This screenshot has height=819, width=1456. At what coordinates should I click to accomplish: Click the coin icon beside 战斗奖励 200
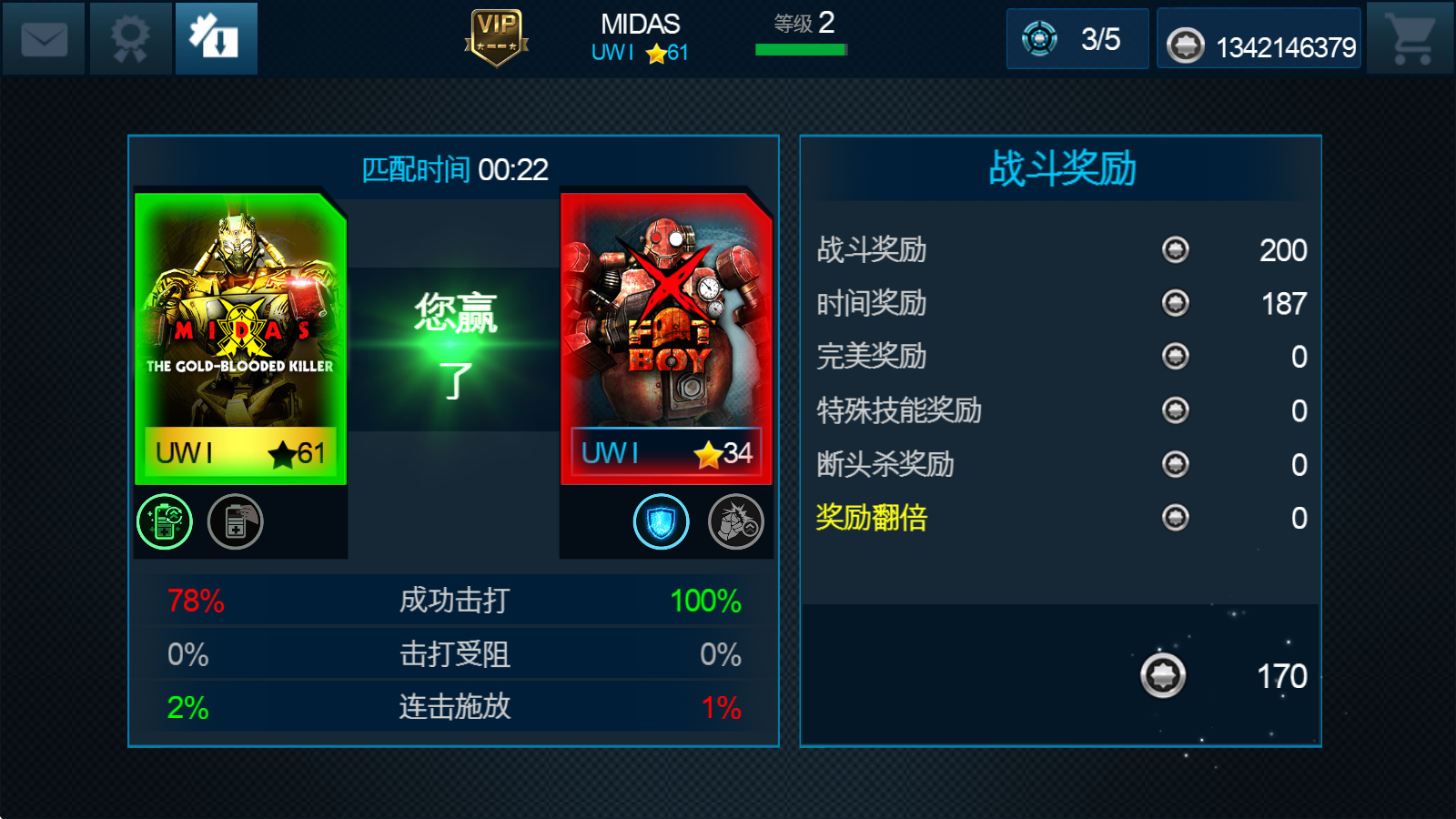coord(1177,250)
